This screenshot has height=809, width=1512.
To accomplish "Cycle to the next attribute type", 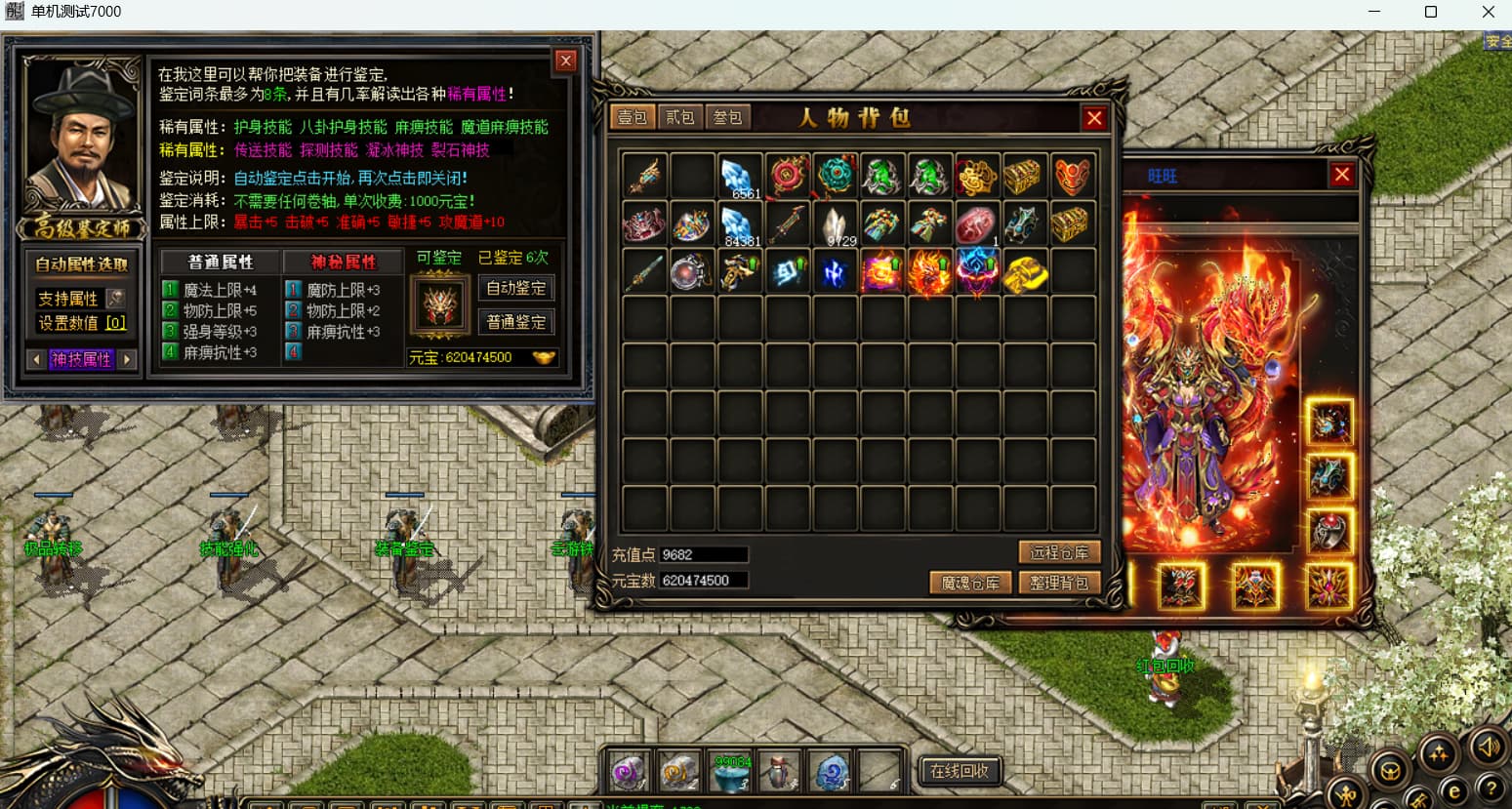I will (127, 359).
